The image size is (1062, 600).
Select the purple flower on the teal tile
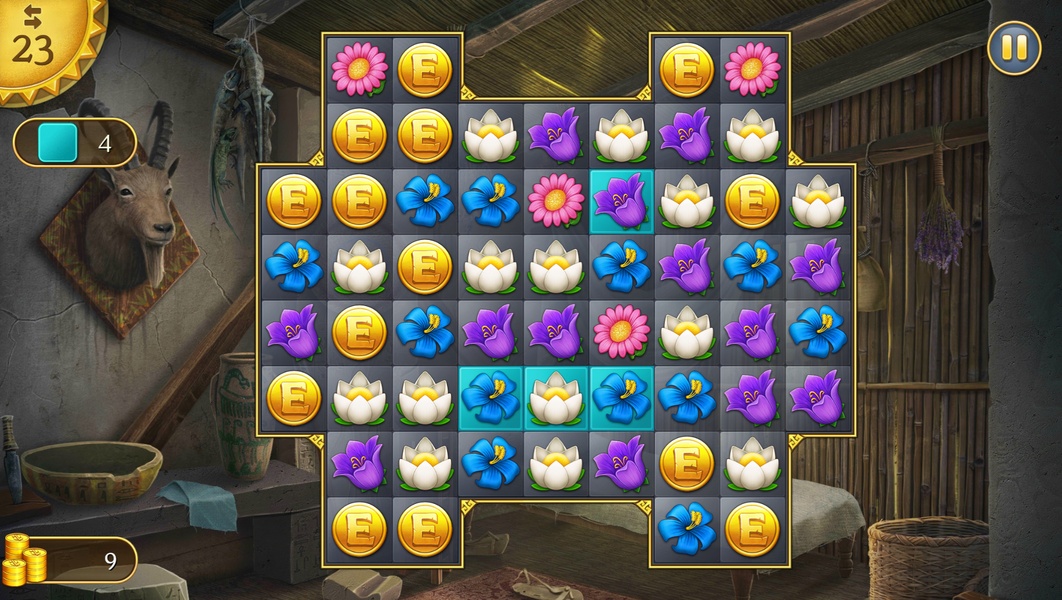click(621, 199)
